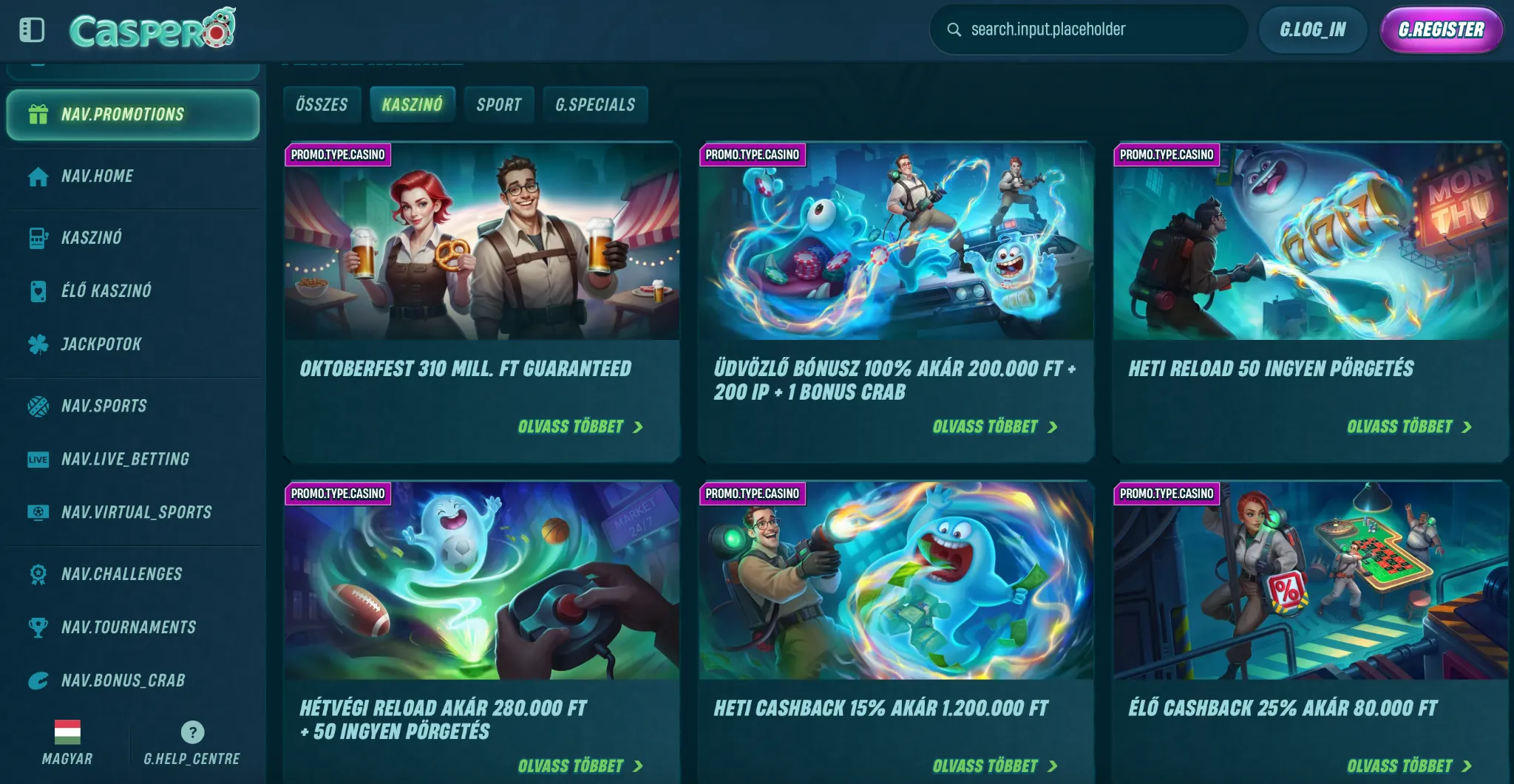Select Jackpotok in the sidebar

coord(101,344)
